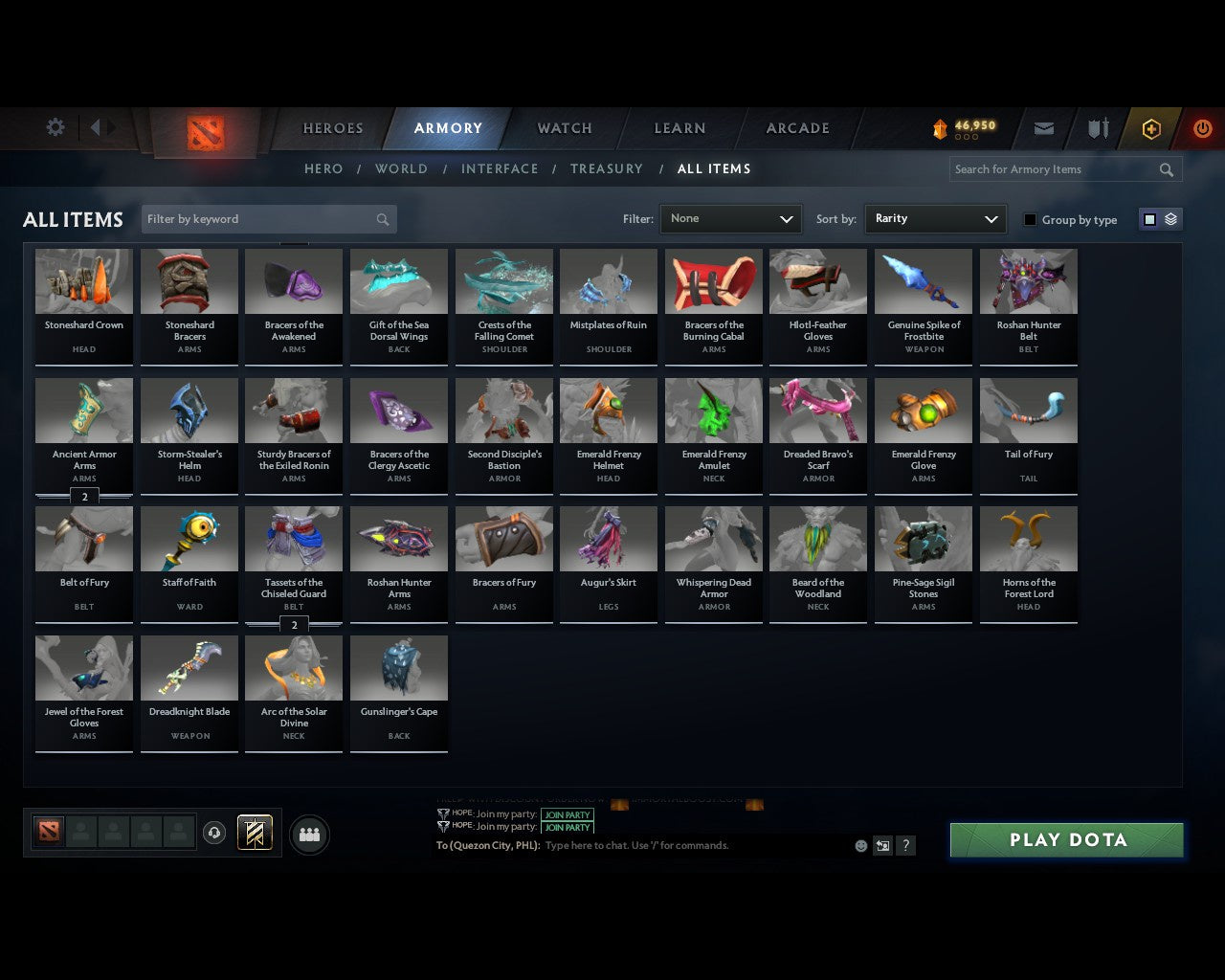Click the PLAY DOTA button
The image size is (1225, 980).
pyautogui.click(x=1066, y=839)
